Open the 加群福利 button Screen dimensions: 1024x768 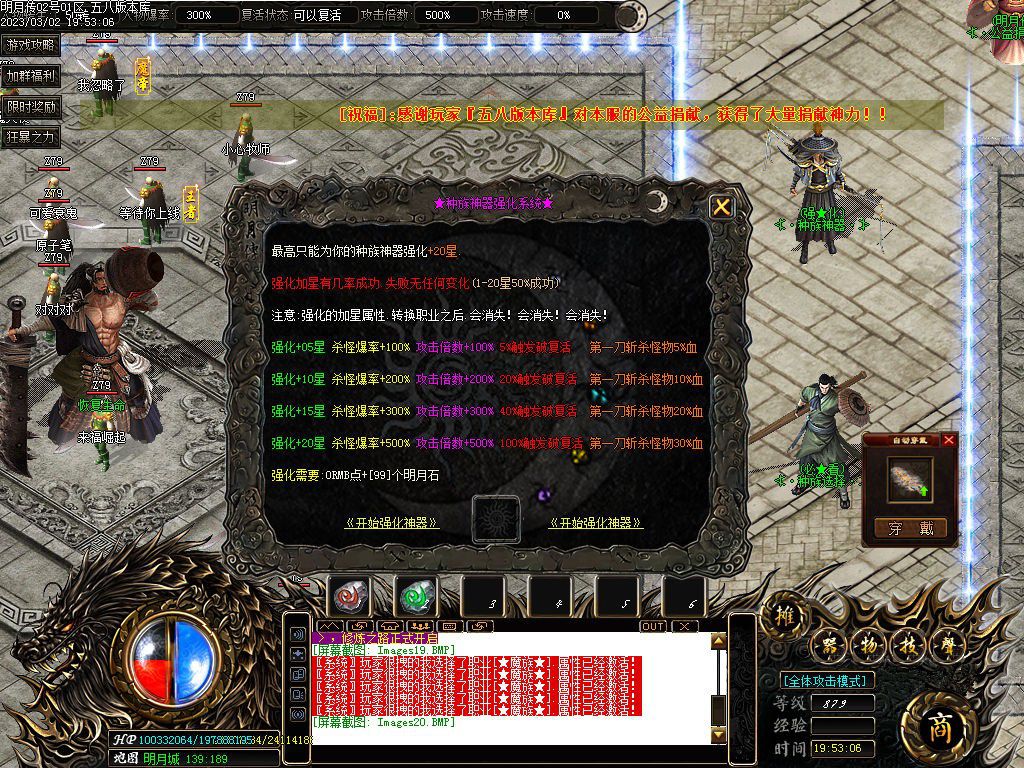(31, 75)
